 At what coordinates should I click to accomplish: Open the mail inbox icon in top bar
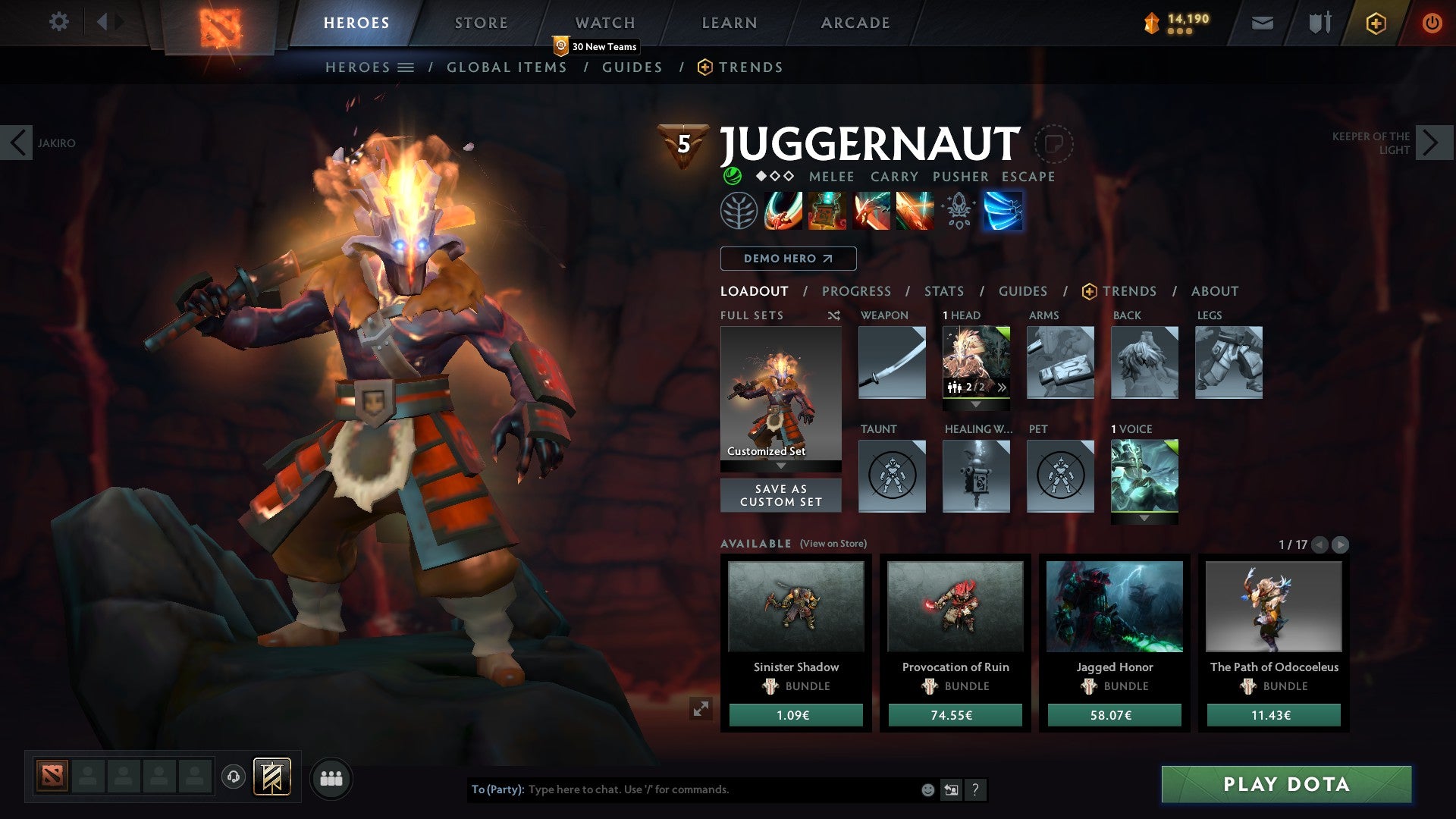point(1263,23)
